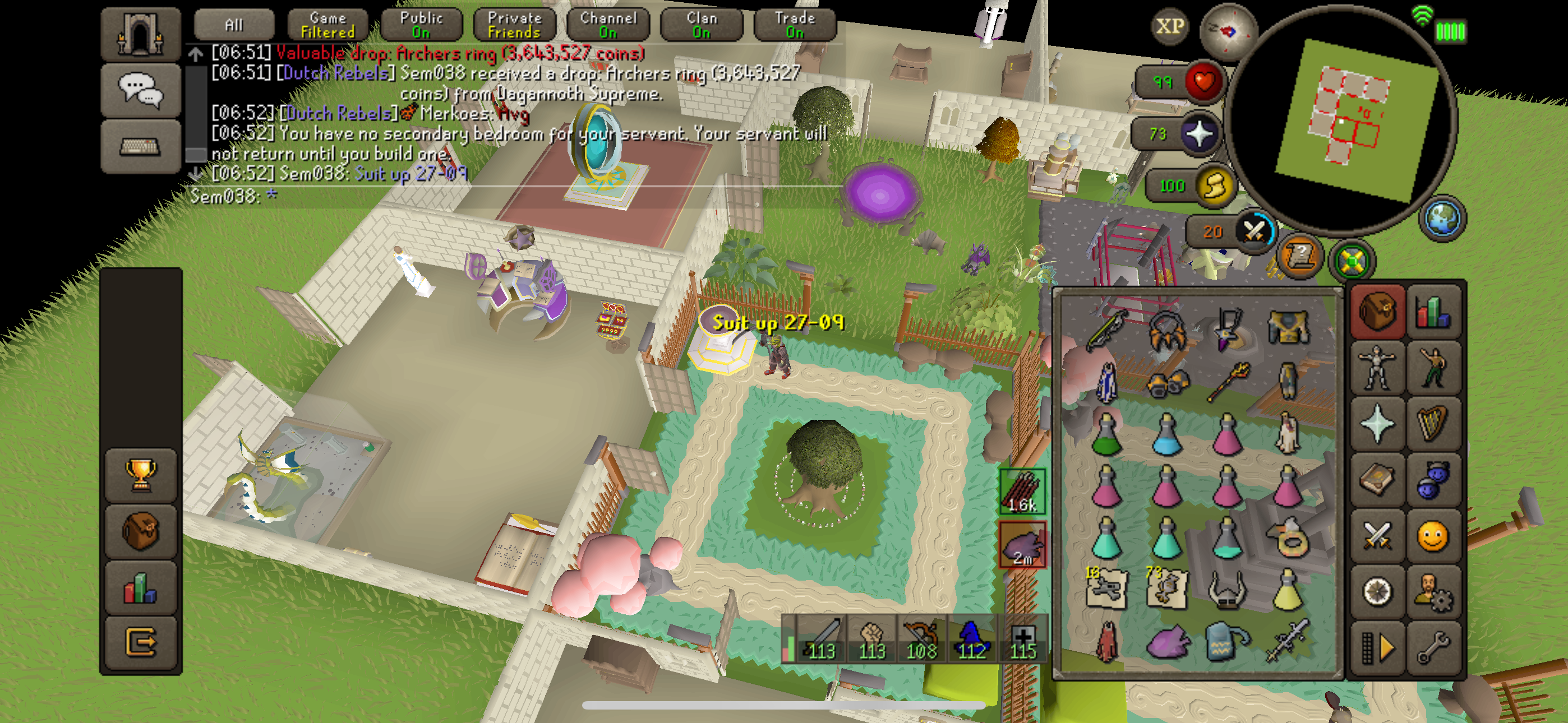
Task: Select the Private Friends chat tab
Action: pyautogui.click(x=514, y=25)
